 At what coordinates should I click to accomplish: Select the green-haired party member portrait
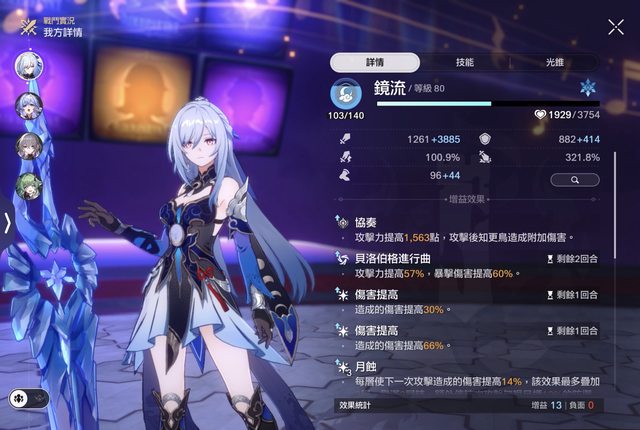(28, 186)
